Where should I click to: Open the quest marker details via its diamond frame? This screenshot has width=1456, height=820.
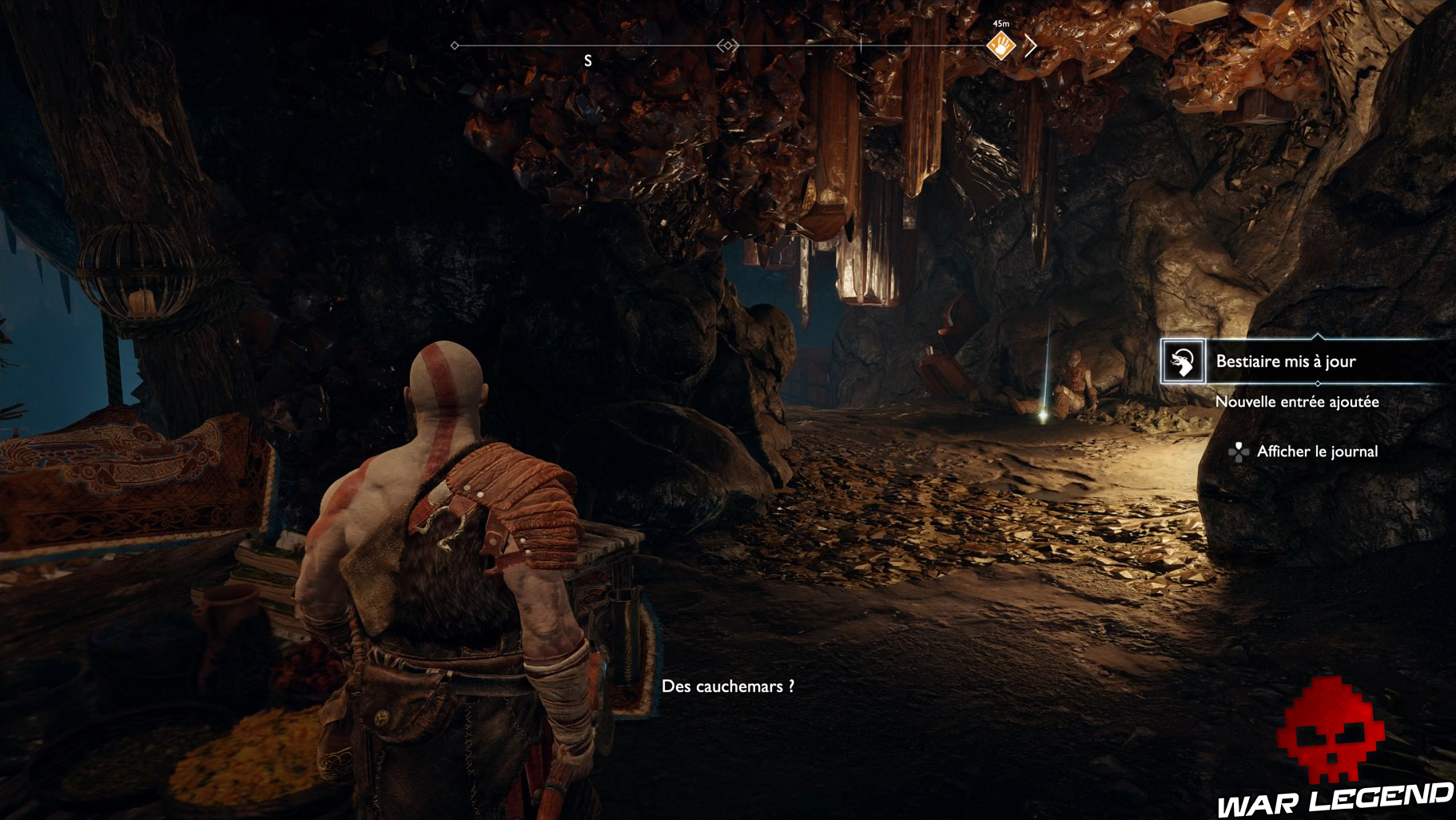(x=1001, y=46)
